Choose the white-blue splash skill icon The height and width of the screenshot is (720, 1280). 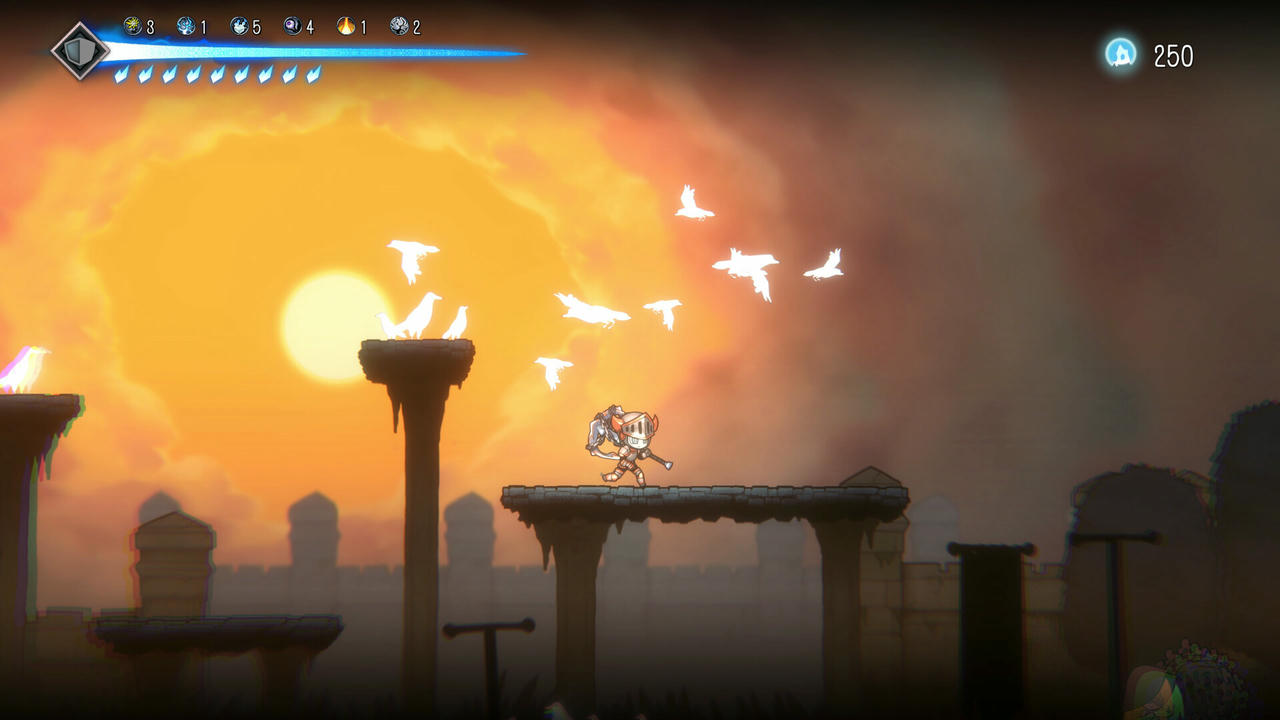click(239, 26)
